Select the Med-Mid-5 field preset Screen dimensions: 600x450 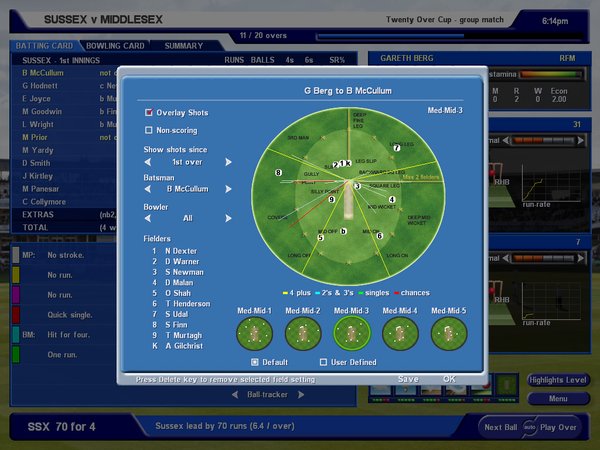451,331
